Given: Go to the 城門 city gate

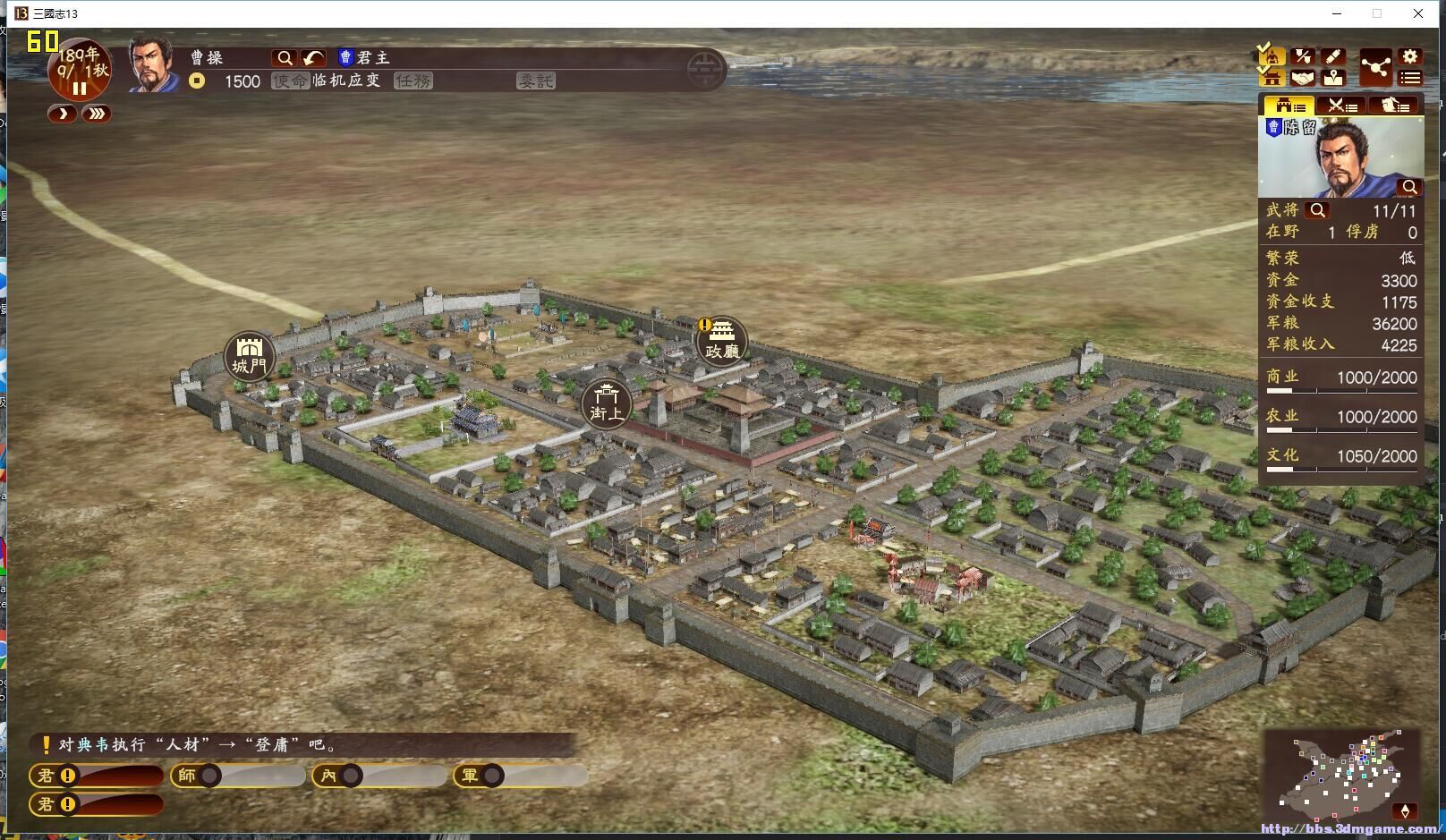Looking at the screenshot, I should [249, 355].
